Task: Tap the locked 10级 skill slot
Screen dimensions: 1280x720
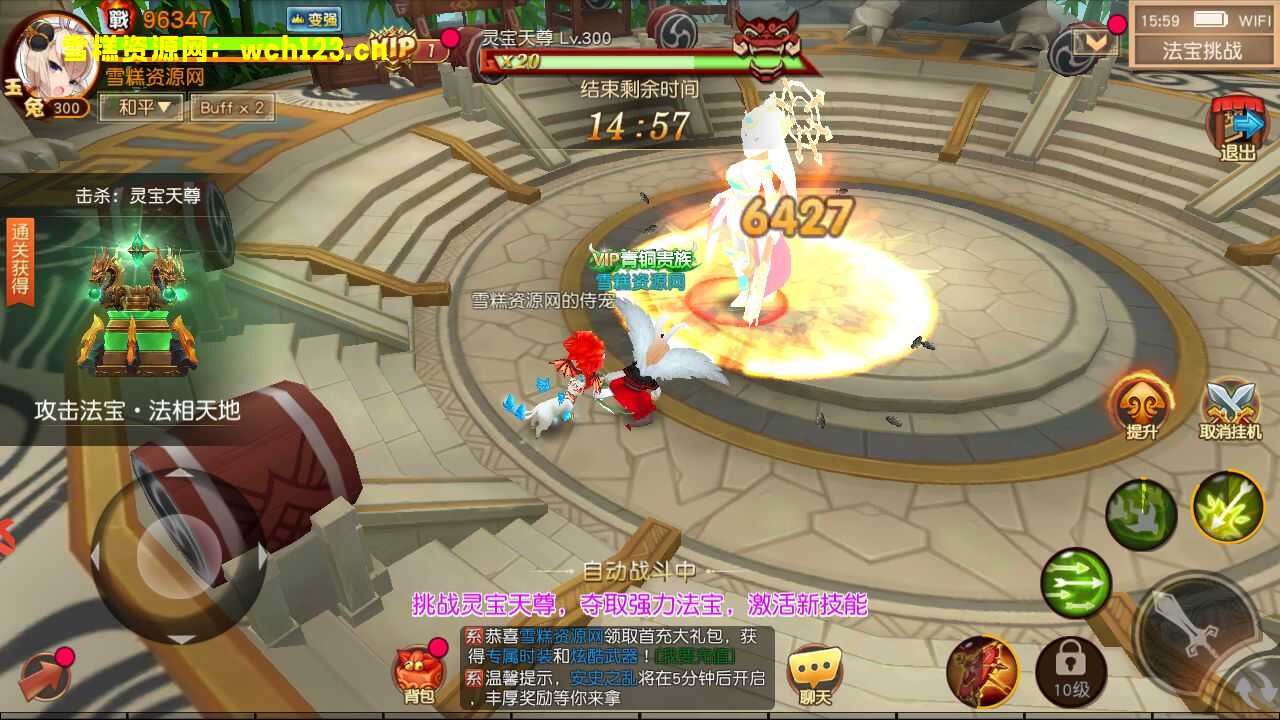Action: (x=1070, y=671)
